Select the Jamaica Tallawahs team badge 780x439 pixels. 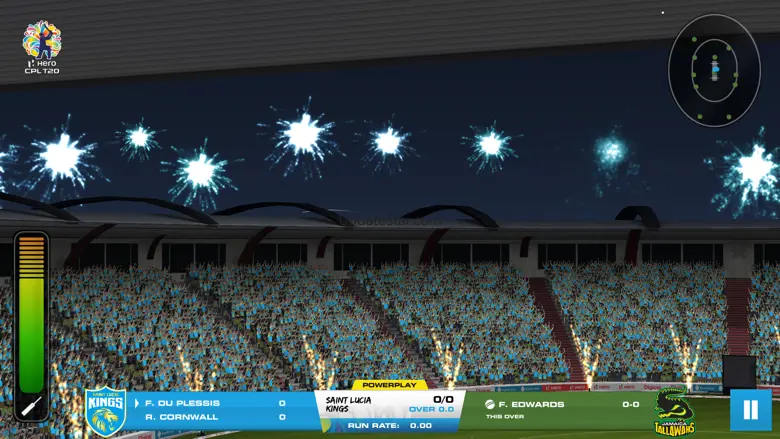point(674,410)
